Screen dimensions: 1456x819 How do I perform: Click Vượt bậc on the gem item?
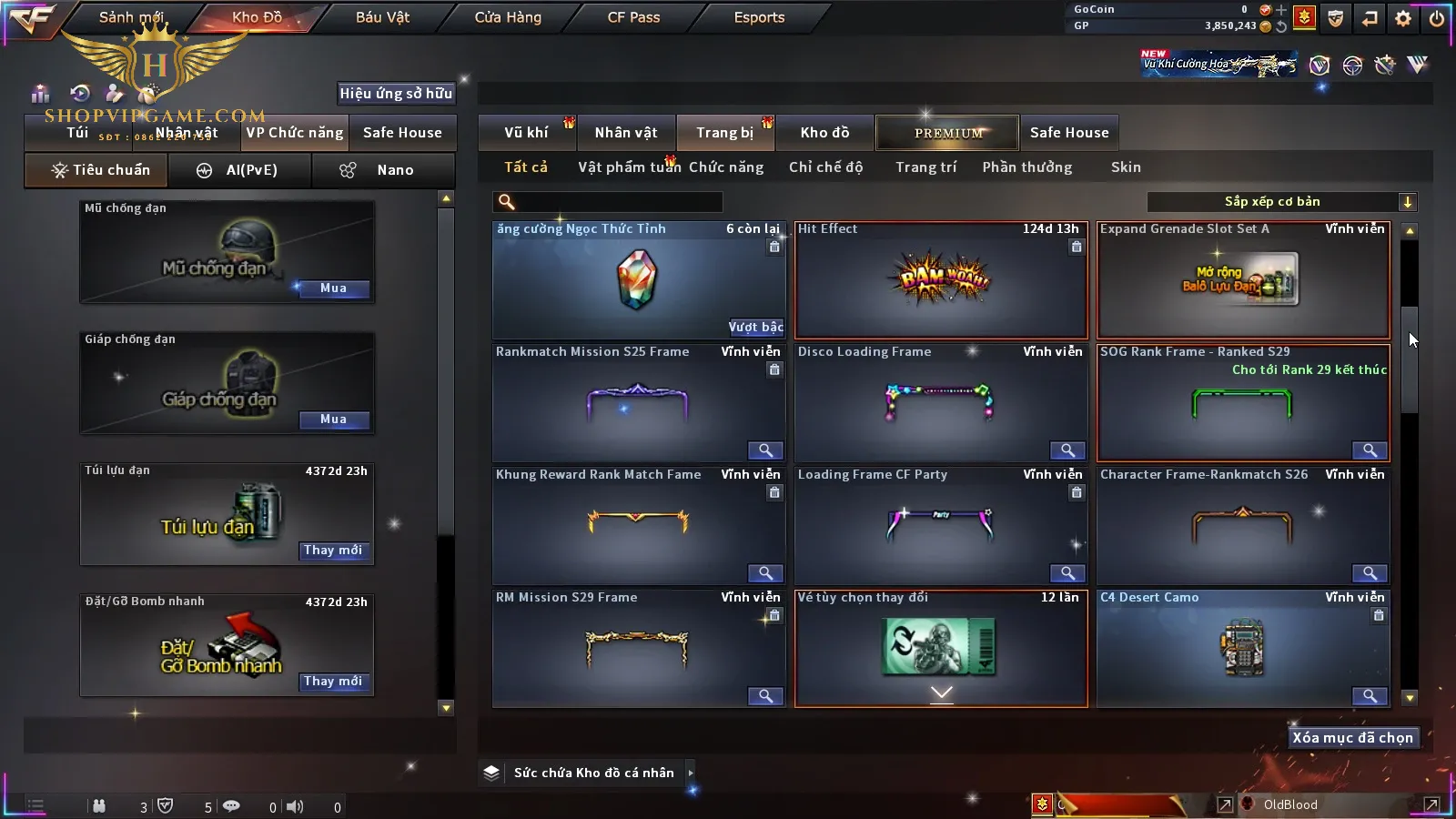(755, 328)
